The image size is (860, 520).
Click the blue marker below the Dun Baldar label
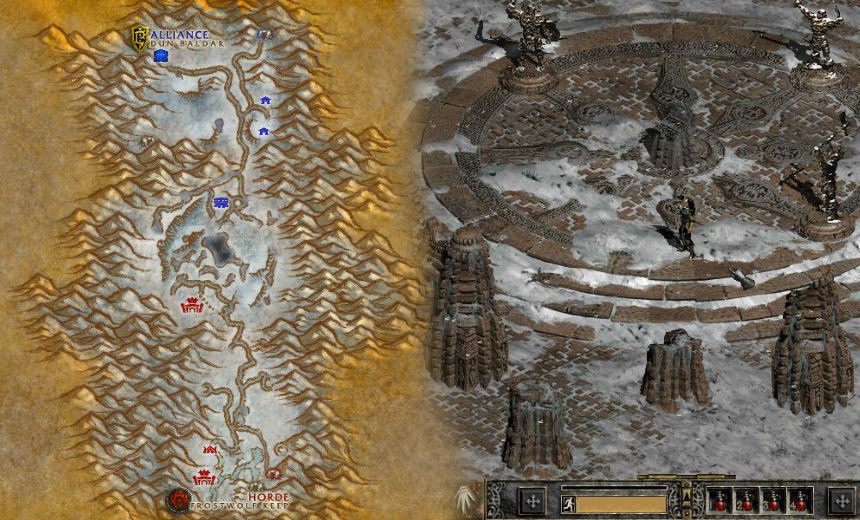(160, 57)
